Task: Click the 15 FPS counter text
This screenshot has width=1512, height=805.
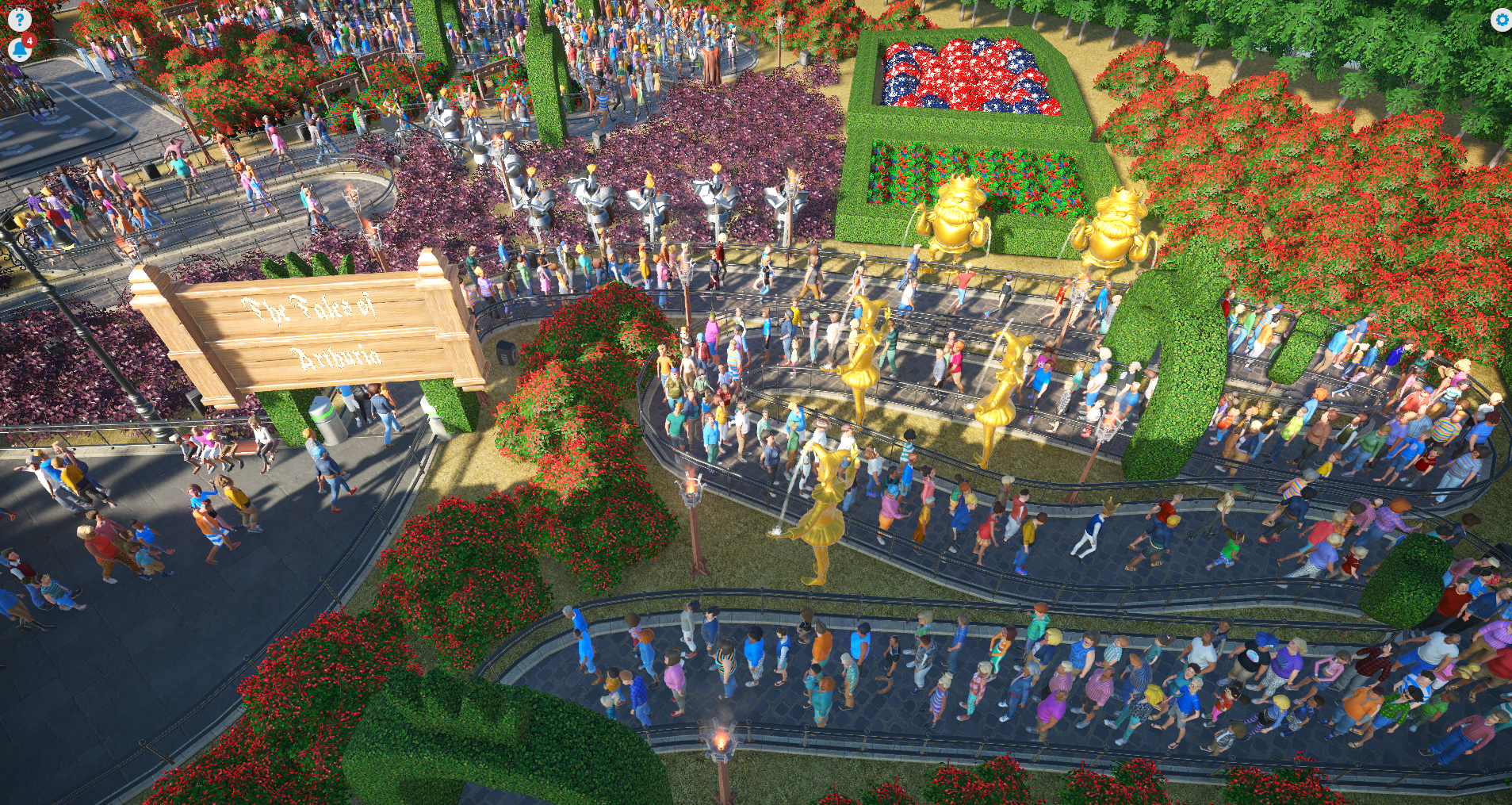Action: pyautogui.click(x=17, y=6)
